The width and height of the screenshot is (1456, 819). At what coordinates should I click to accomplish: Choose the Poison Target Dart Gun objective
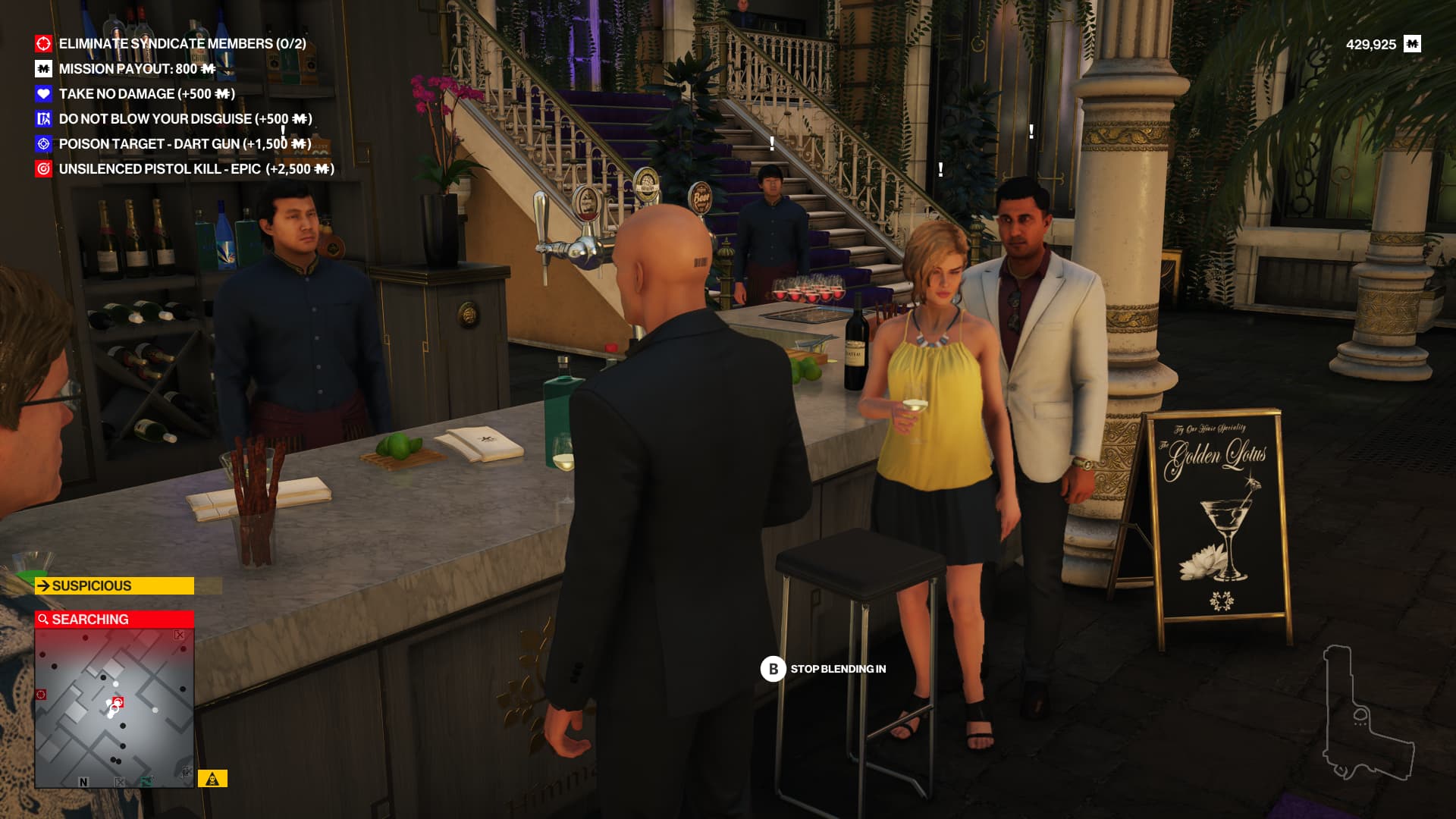pos(184,144)
